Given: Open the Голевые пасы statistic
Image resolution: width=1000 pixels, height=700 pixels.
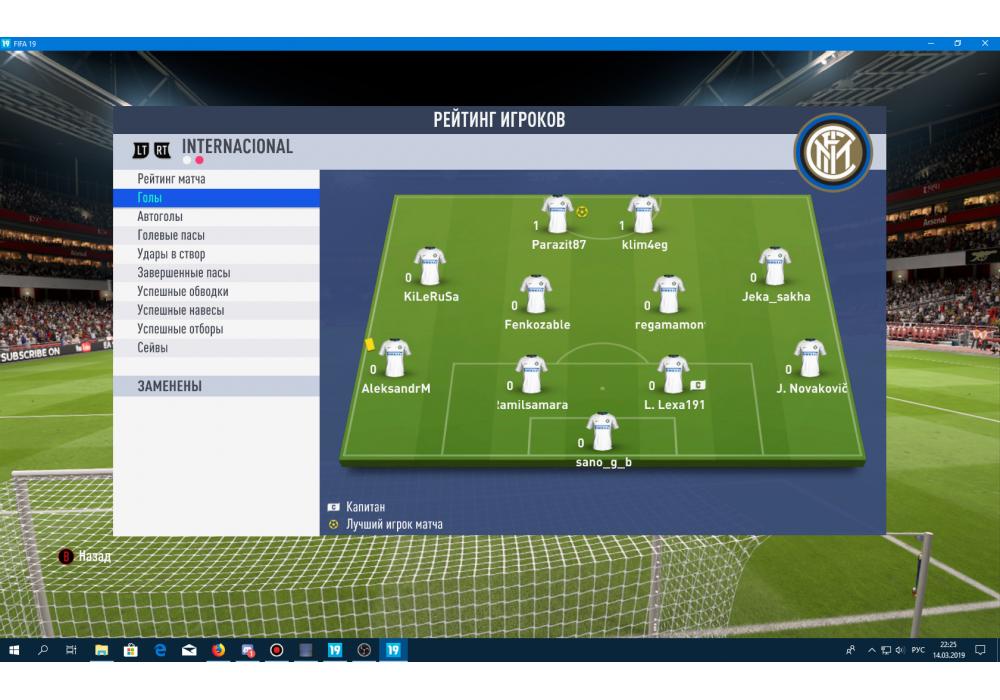Looking at the screenshot, I should pyautogui.click(x=171, y=236).
